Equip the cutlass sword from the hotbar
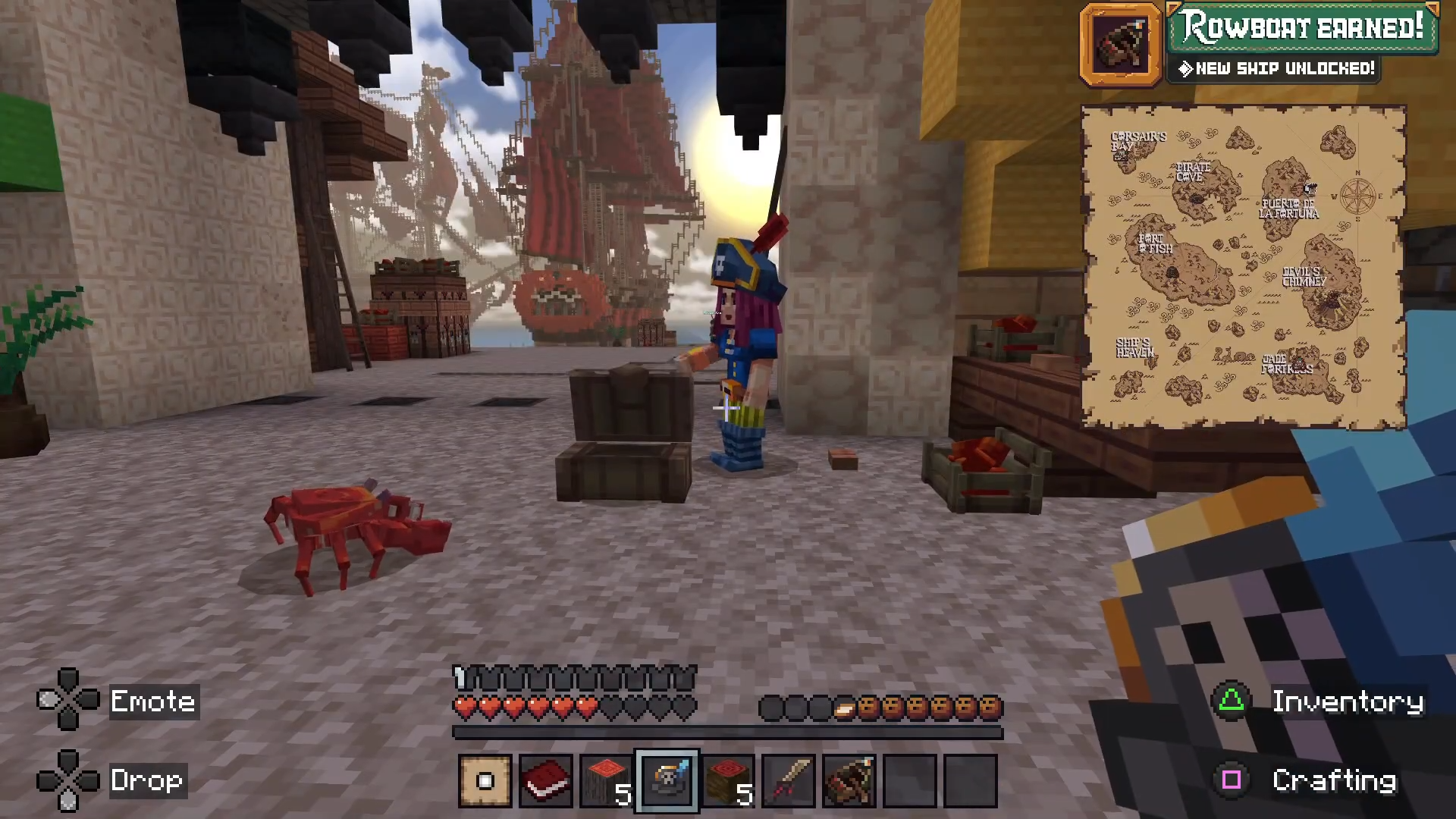Screen dimensions: 1456x819 789,780
